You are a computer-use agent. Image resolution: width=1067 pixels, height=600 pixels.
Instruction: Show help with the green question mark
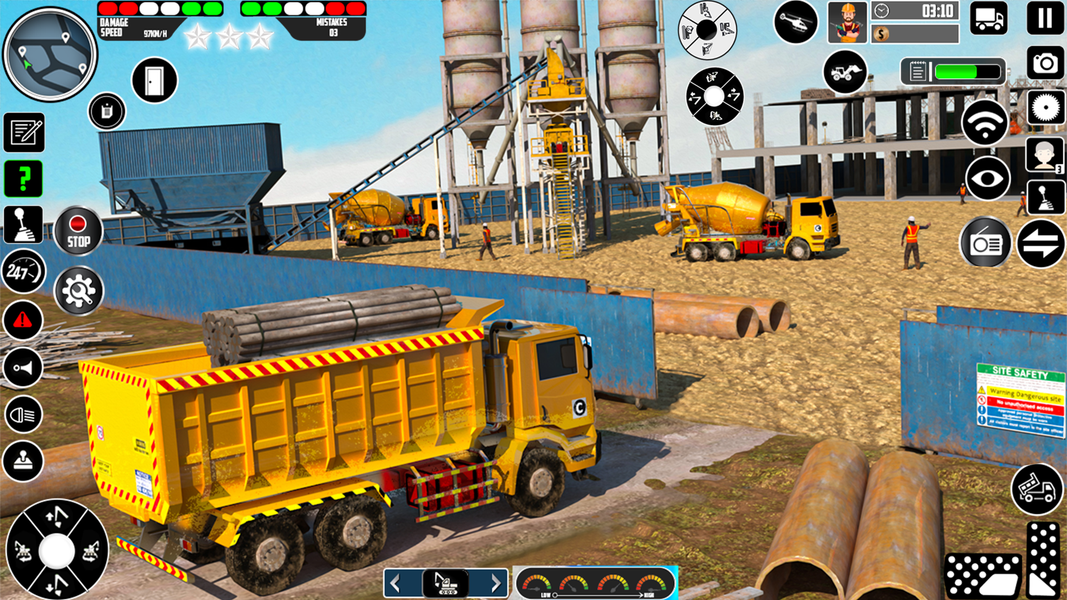tap(22, 179)
